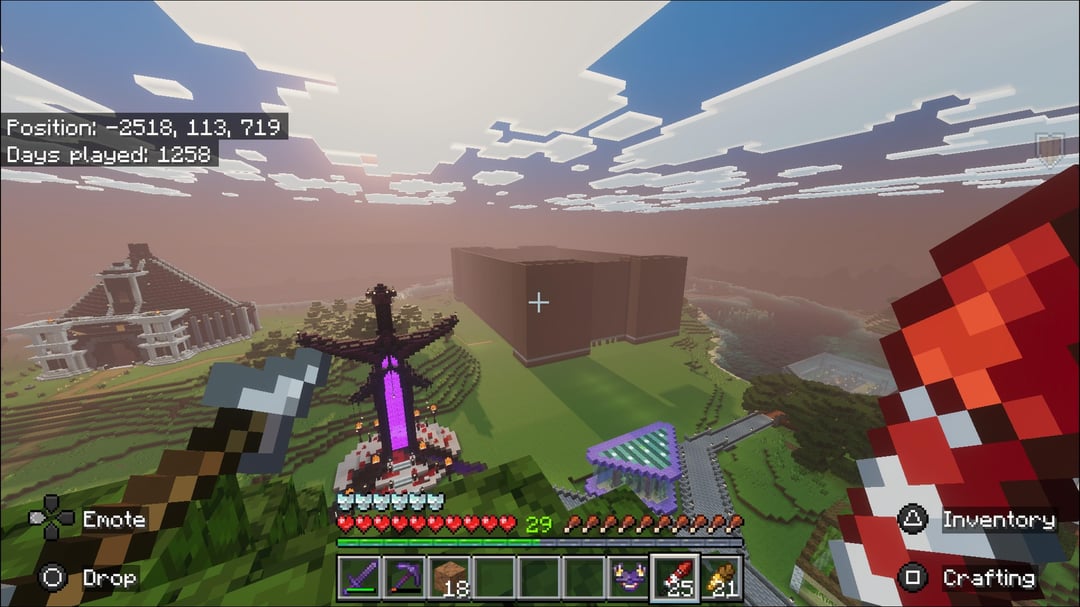
Task: Choose the food stack of 21
Action: 720,578
